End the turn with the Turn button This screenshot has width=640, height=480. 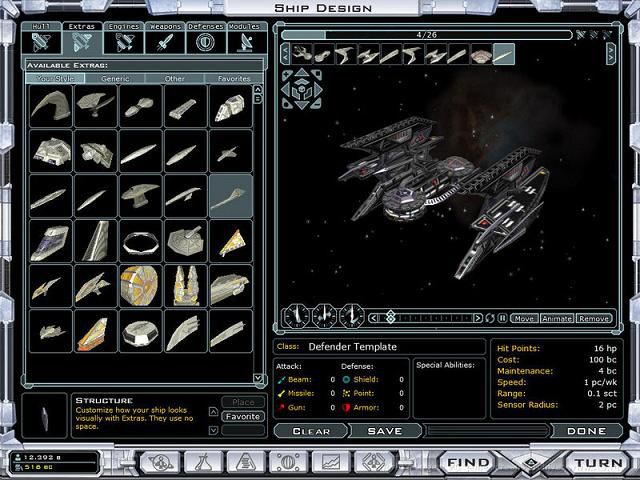(x=597, y=463)
